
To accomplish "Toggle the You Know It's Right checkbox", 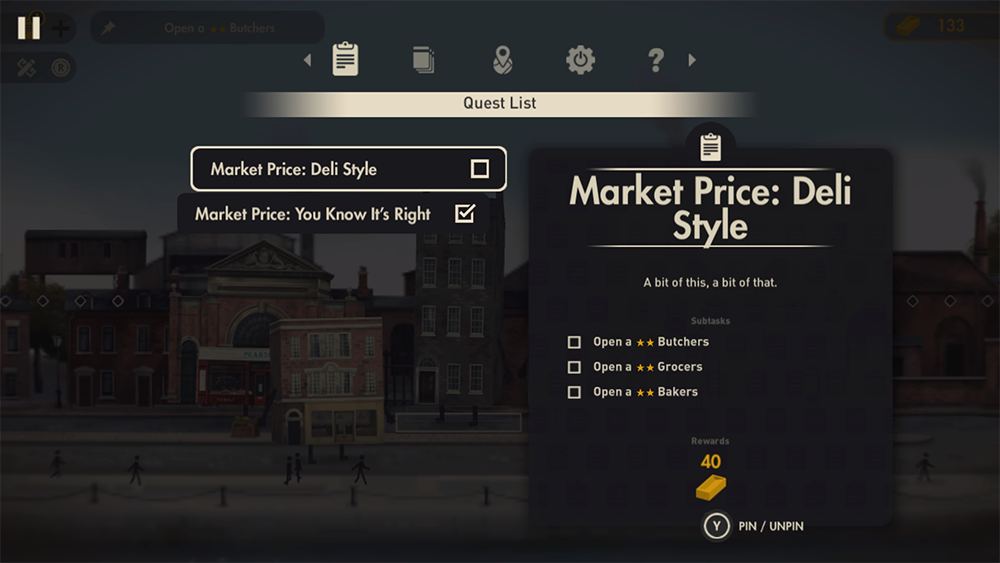I will [x=464, y=213].
